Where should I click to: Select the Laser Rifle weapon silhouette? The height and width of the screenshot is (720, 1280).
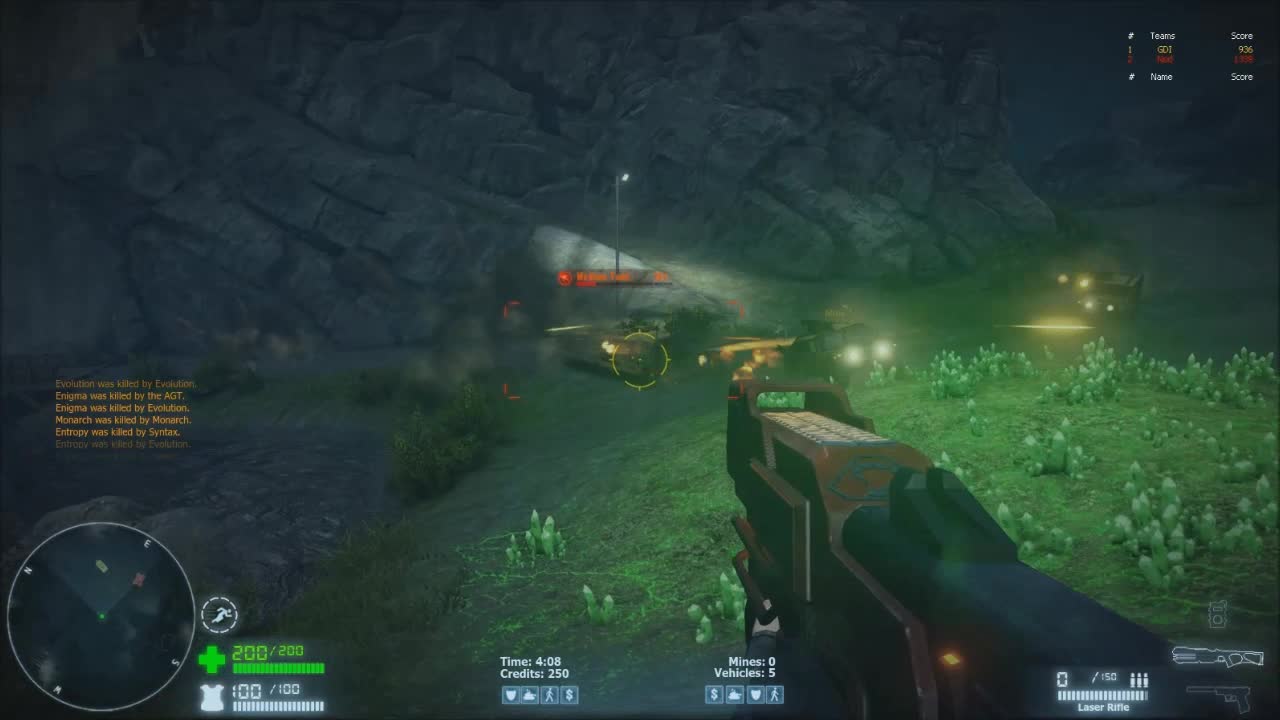(1218, 657)
